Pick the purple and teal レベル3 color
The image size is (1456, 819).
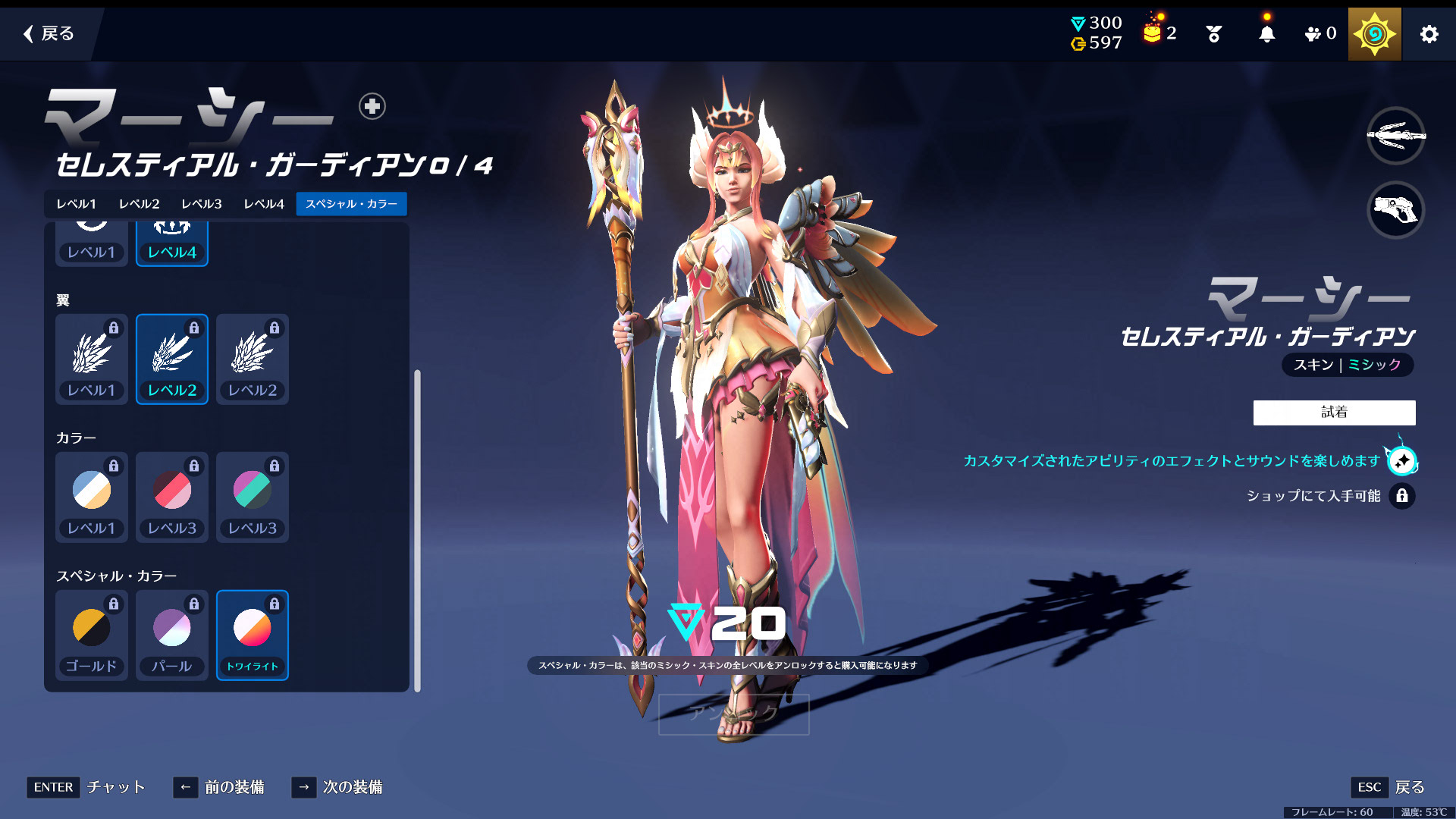tap(253, 497)
